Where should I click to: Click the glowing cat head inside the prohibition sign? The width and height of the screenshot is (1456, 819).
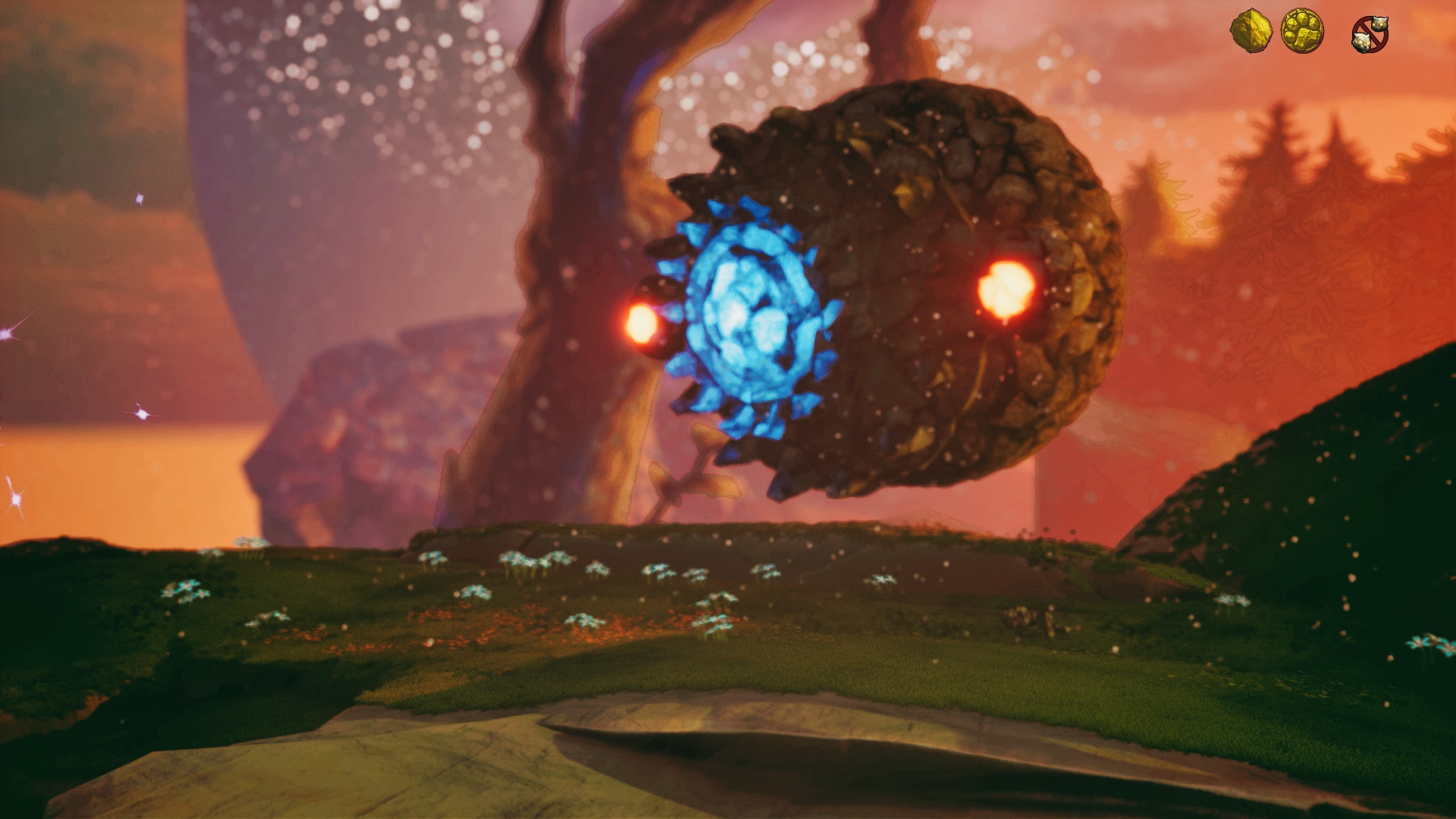1379,24
